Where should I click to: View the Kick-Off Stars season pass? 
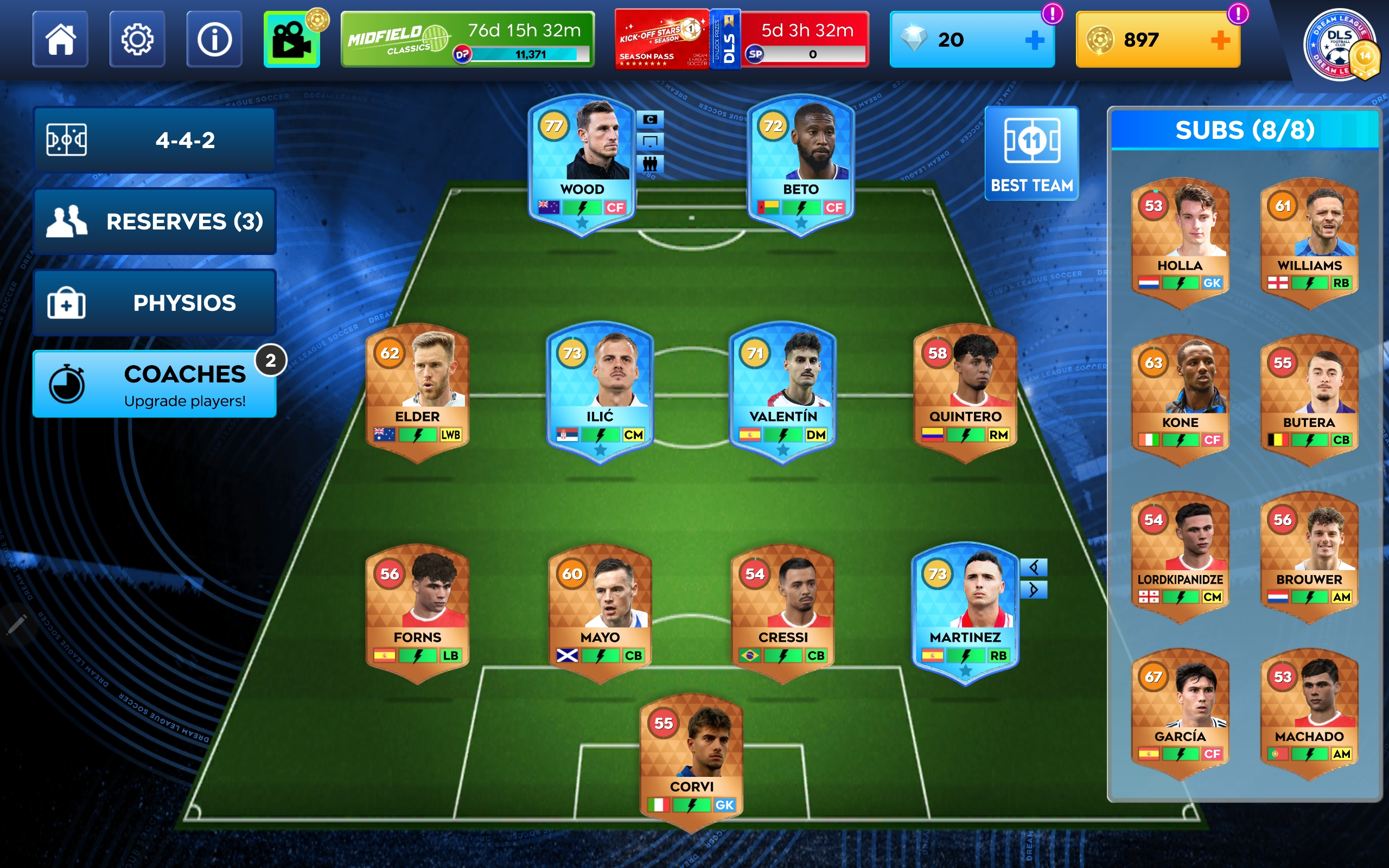(661, 40)
